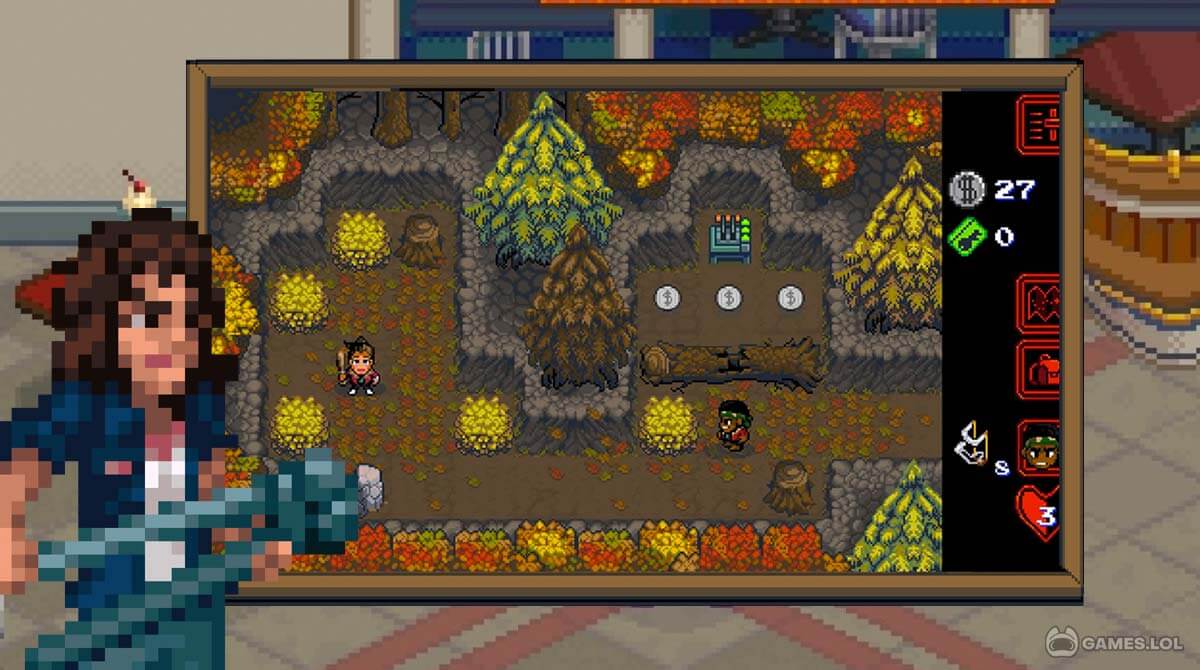Open the map
The width and height of the screenshot is (1200, 670).
[1039, 300]
